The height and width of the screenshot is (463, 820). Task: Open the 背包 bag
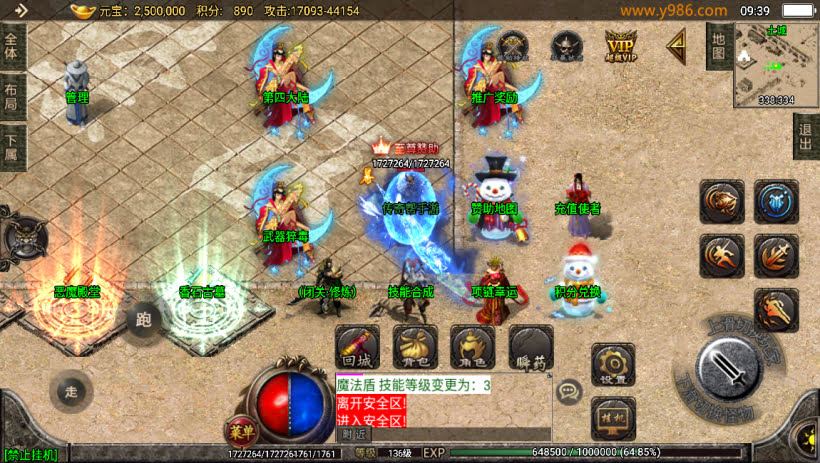coord(414,346)
